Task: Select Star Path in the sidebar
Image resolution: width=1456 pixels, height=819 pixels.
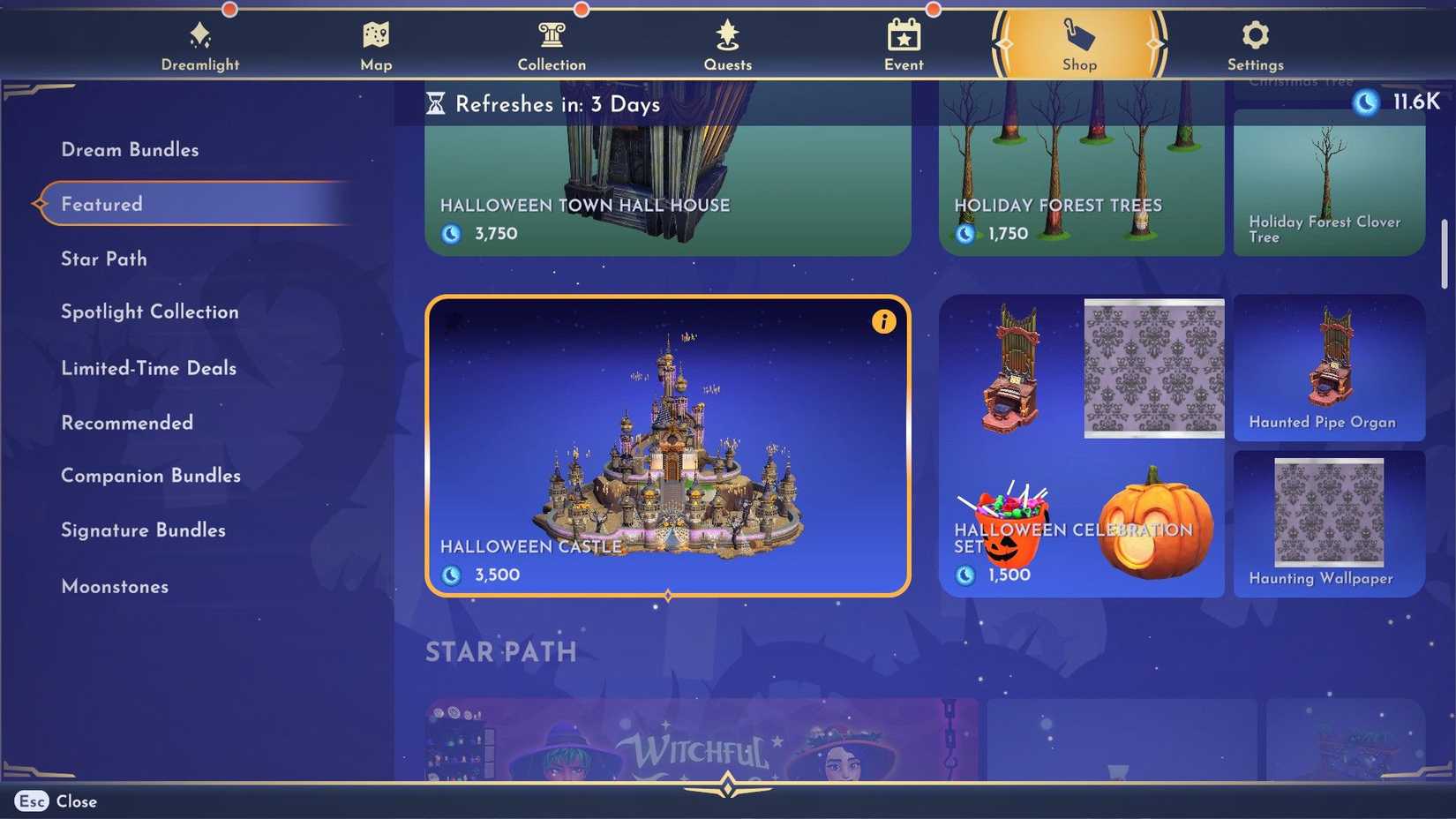Action: pyautogui.click(x=103, y=259)
